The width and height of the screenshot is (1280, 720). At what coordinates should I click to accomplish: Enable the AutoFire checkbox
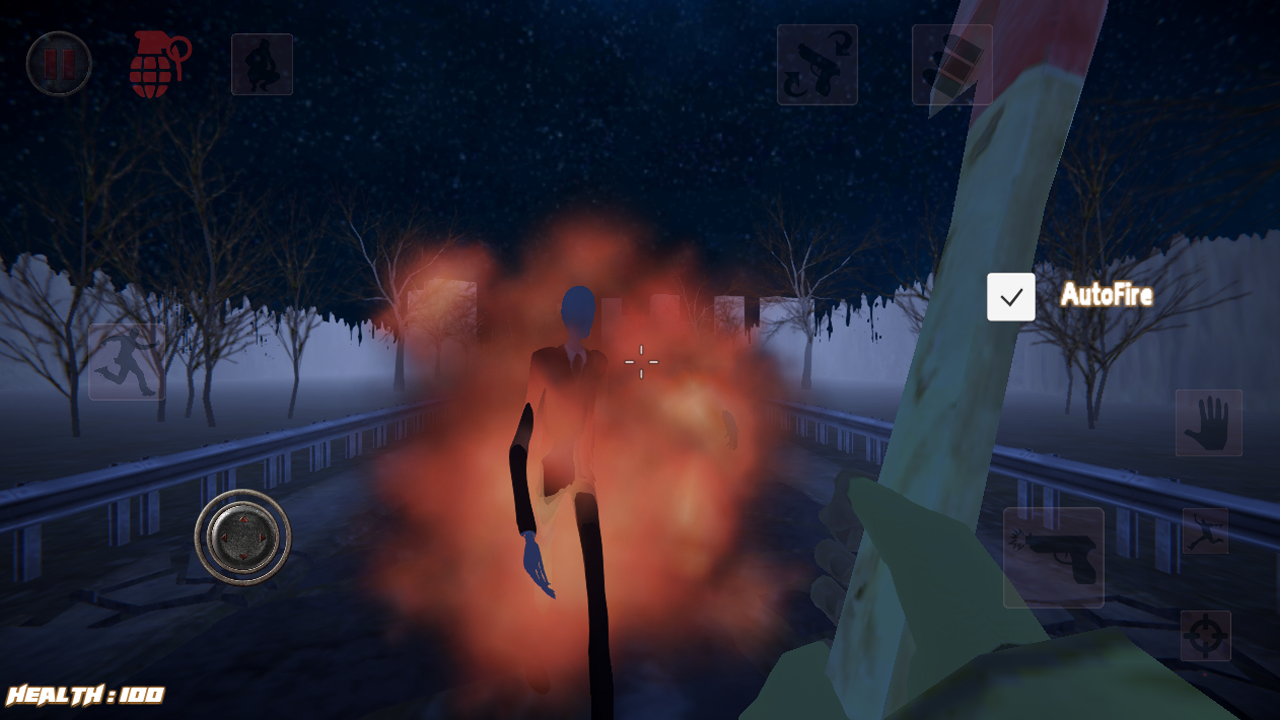[1010, 296]
